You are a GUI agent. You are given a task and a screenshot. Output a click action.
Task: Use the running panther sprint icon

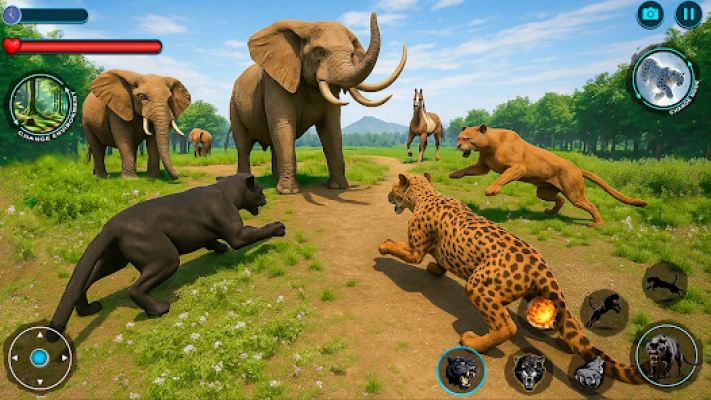coord(664,283)
